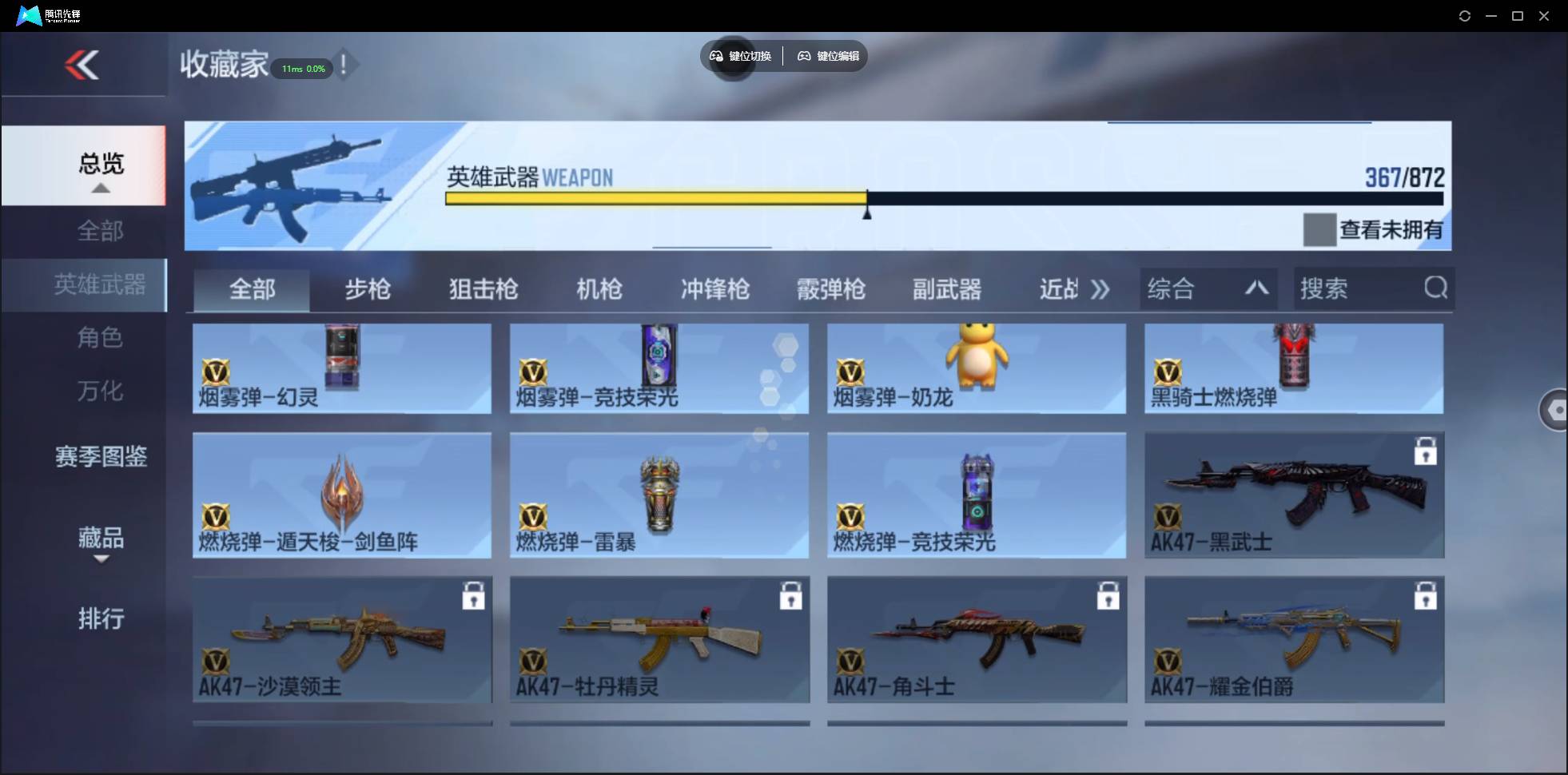Select the 烟雾弹-奶龙 collectible thumbnail
Viewport: 1568px width, 775px height.
(x=975, y=368)
